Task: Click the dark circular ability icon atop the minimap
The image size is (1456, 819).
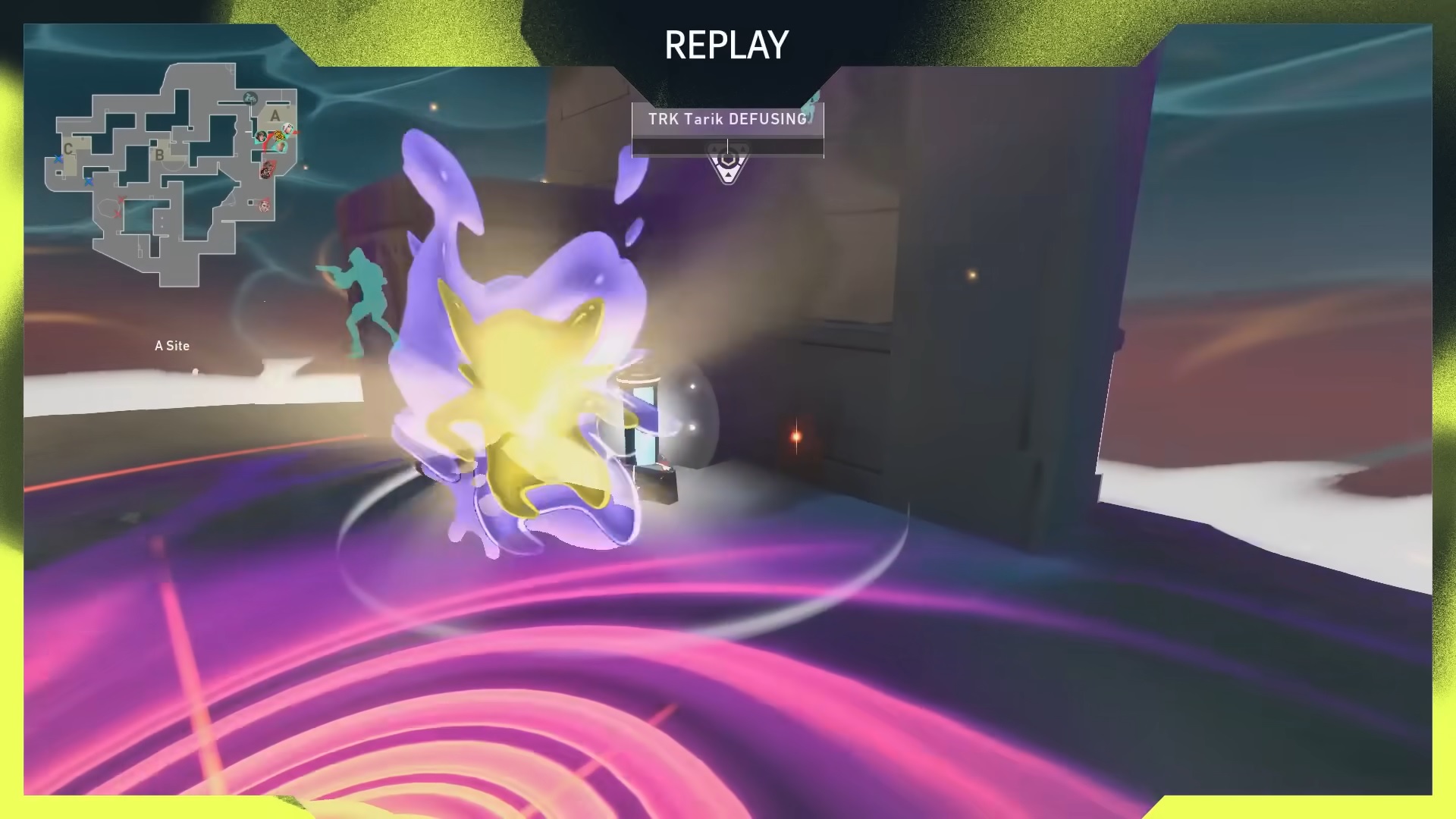Action: click(x=249, y=99)
